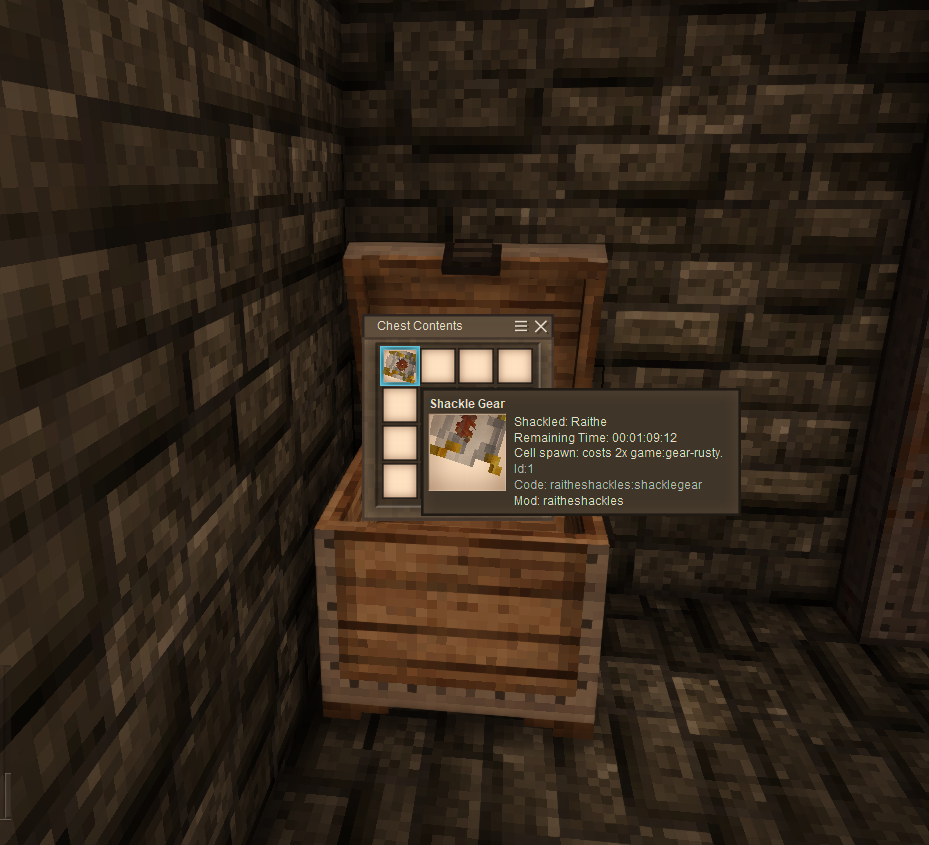
Task: Close the Chest Contents window
Action: click(x=541, y=326)
